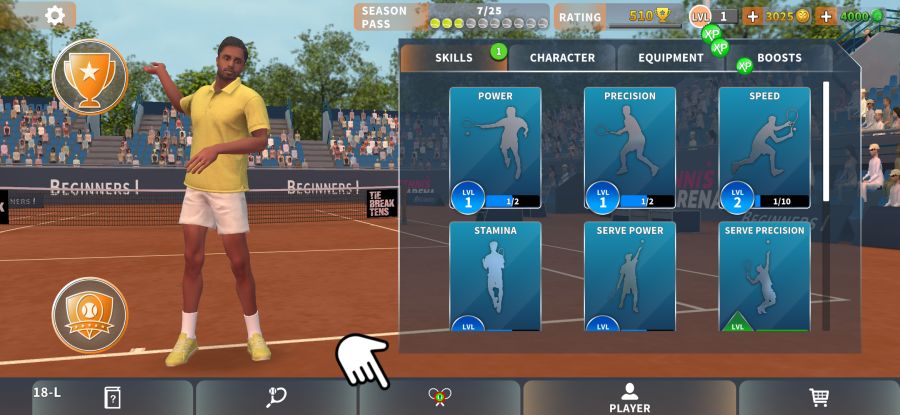The image size is (900, 415).
Task: Open the star trophy menu
Action: (90, 76)
